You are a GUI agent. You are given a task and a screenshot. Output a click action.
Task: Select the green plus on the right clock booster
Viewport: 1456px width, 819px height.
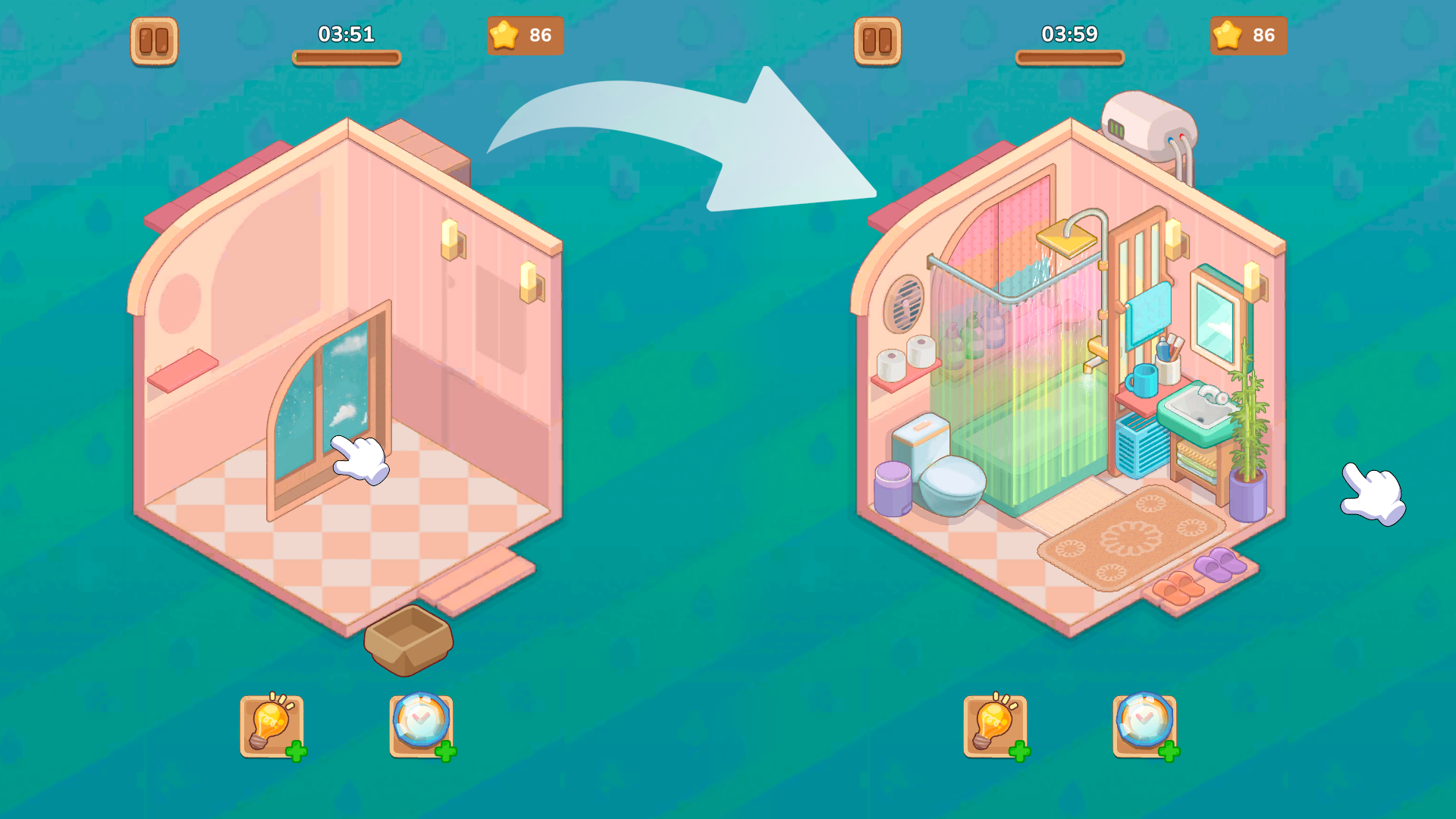[x=1168, y=752]
